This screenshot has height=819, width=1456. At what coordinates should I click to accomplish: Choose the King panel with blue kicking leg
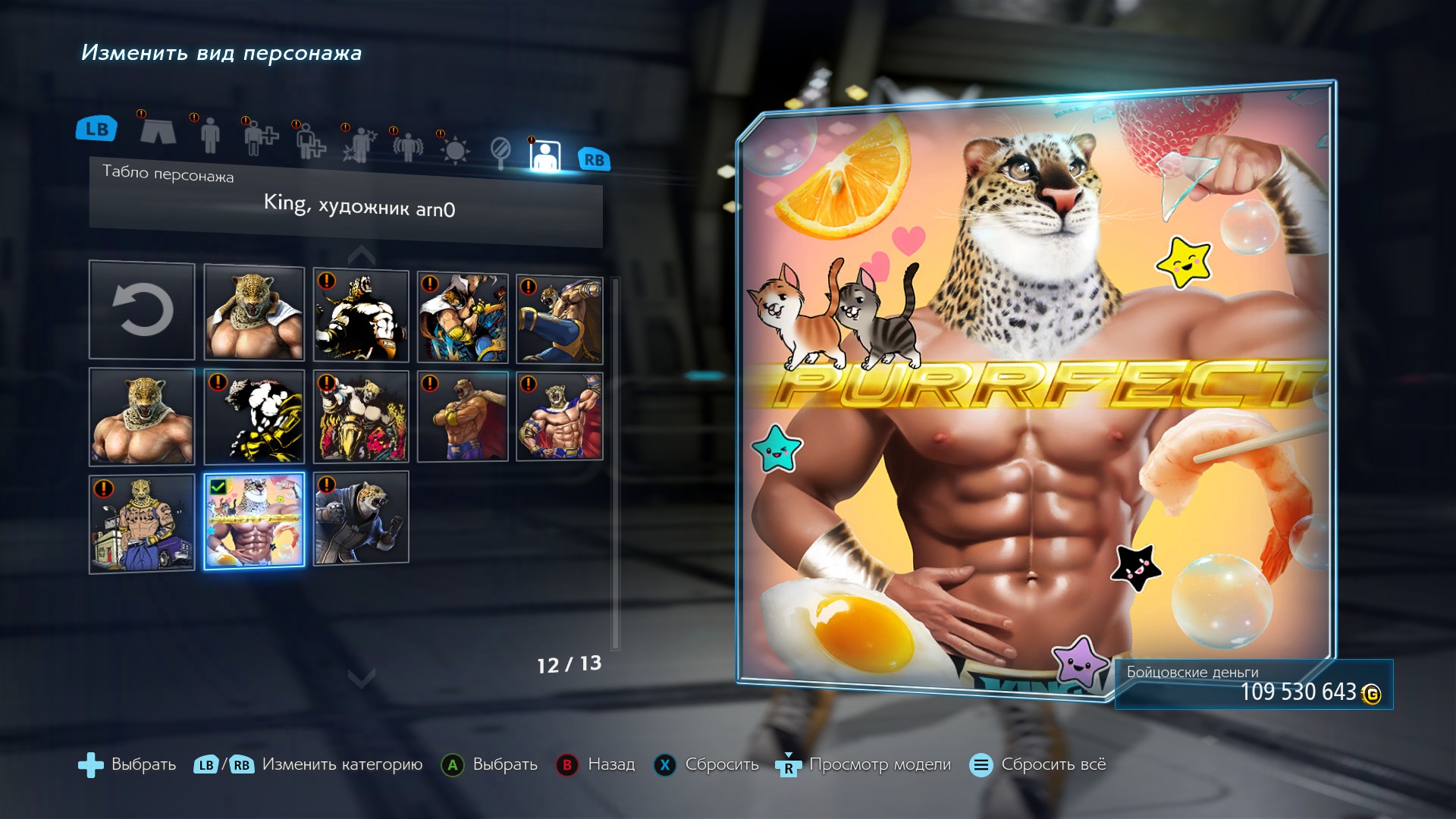pyautogui.click(x=560, y=319)
